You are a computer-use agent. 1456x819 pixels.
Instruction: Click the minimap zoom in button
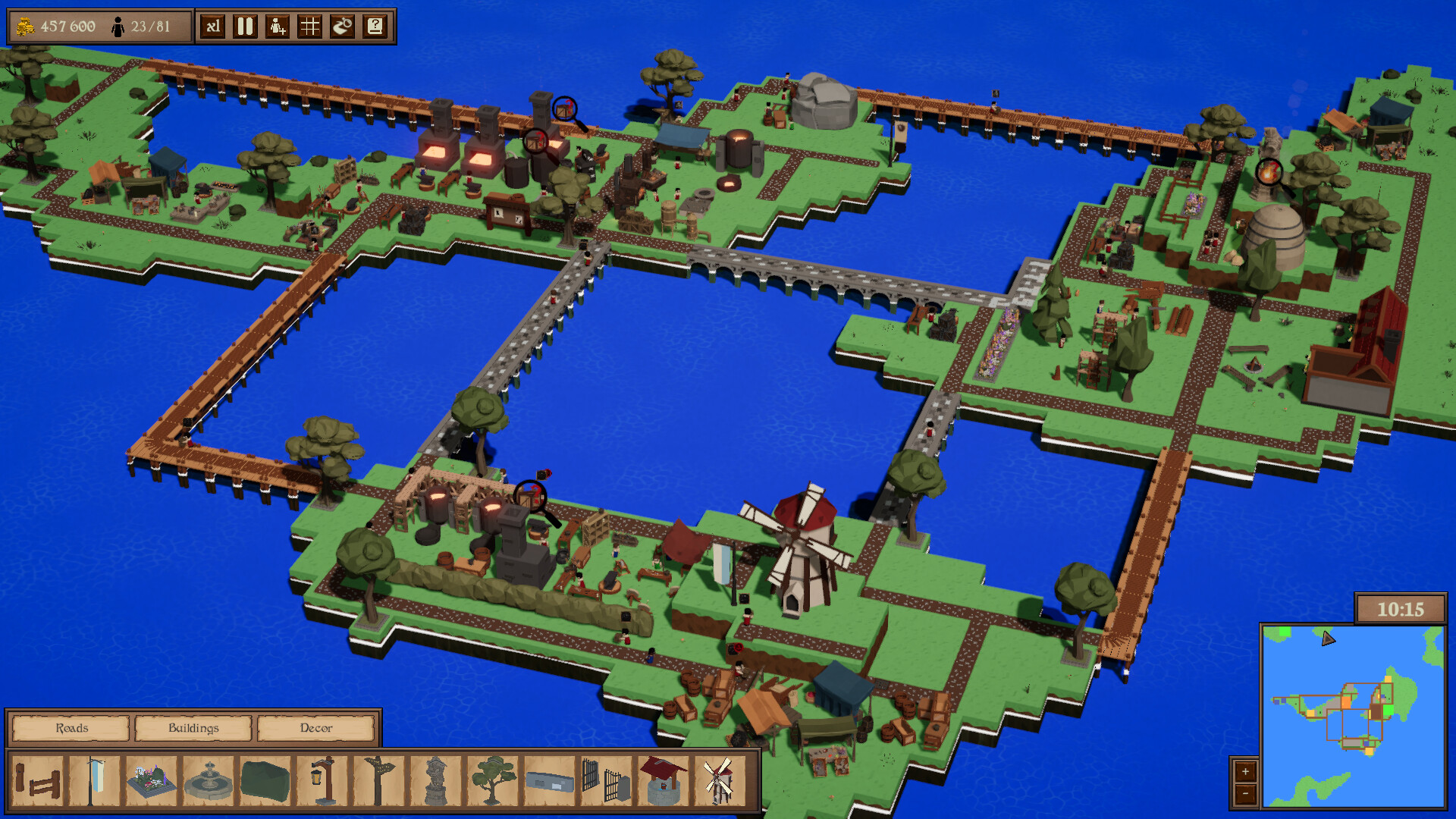pyautogui.click(x=1247, y=772)
